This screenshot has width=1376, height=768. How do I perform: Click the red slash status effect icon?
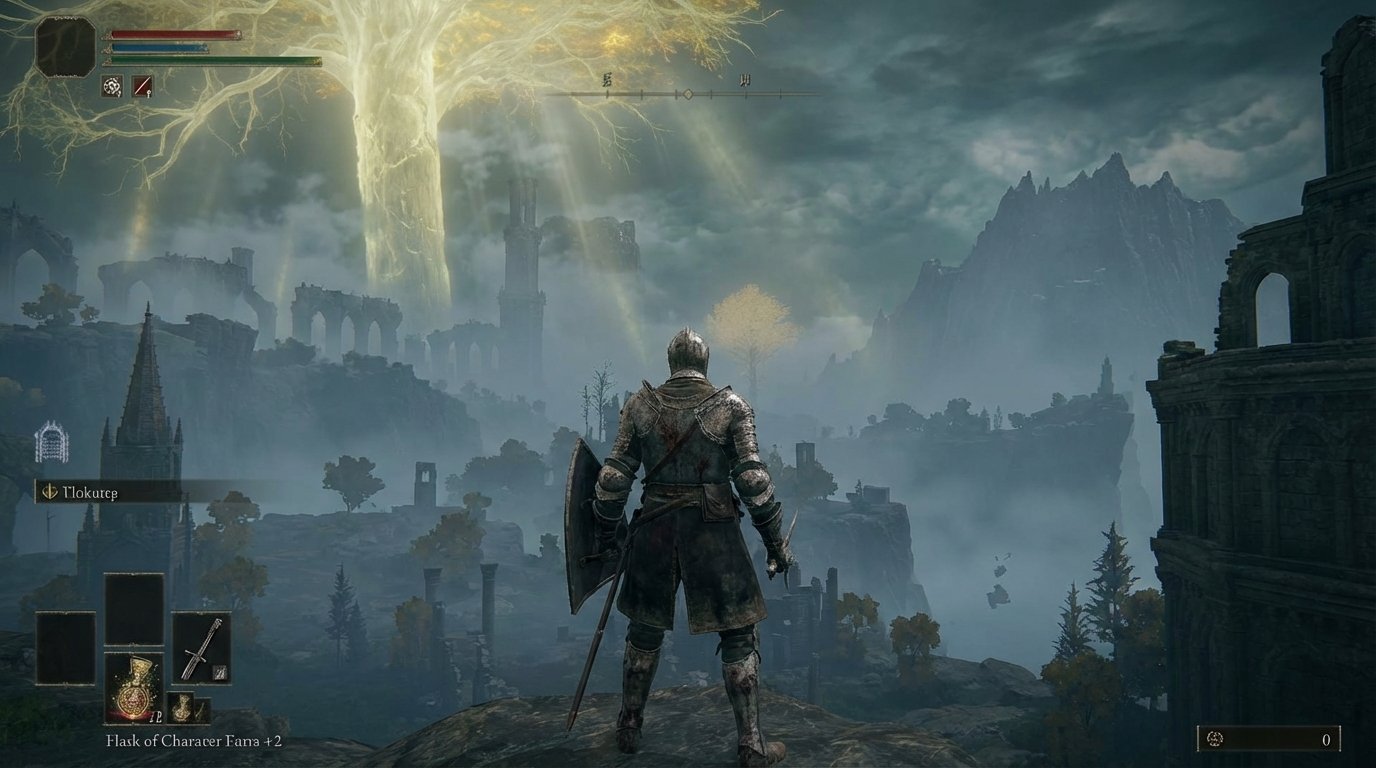pos(142,85)
